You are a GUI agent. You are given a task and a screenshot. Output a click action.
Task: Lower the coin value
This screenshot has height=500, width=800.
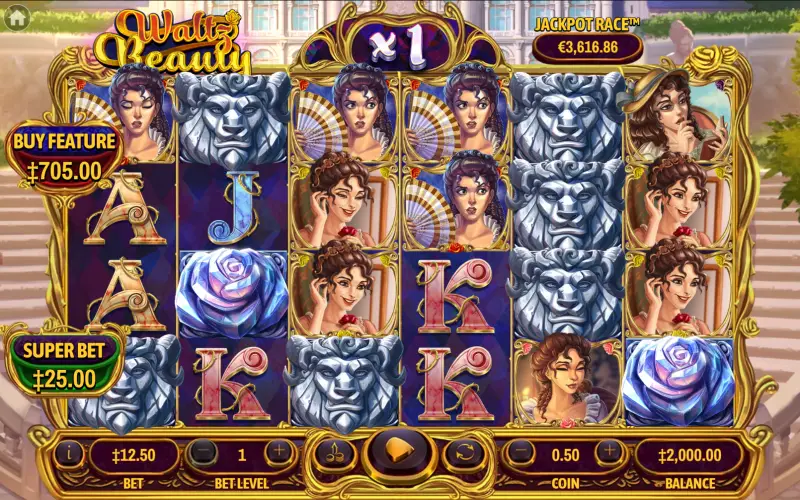pos(521,454)
